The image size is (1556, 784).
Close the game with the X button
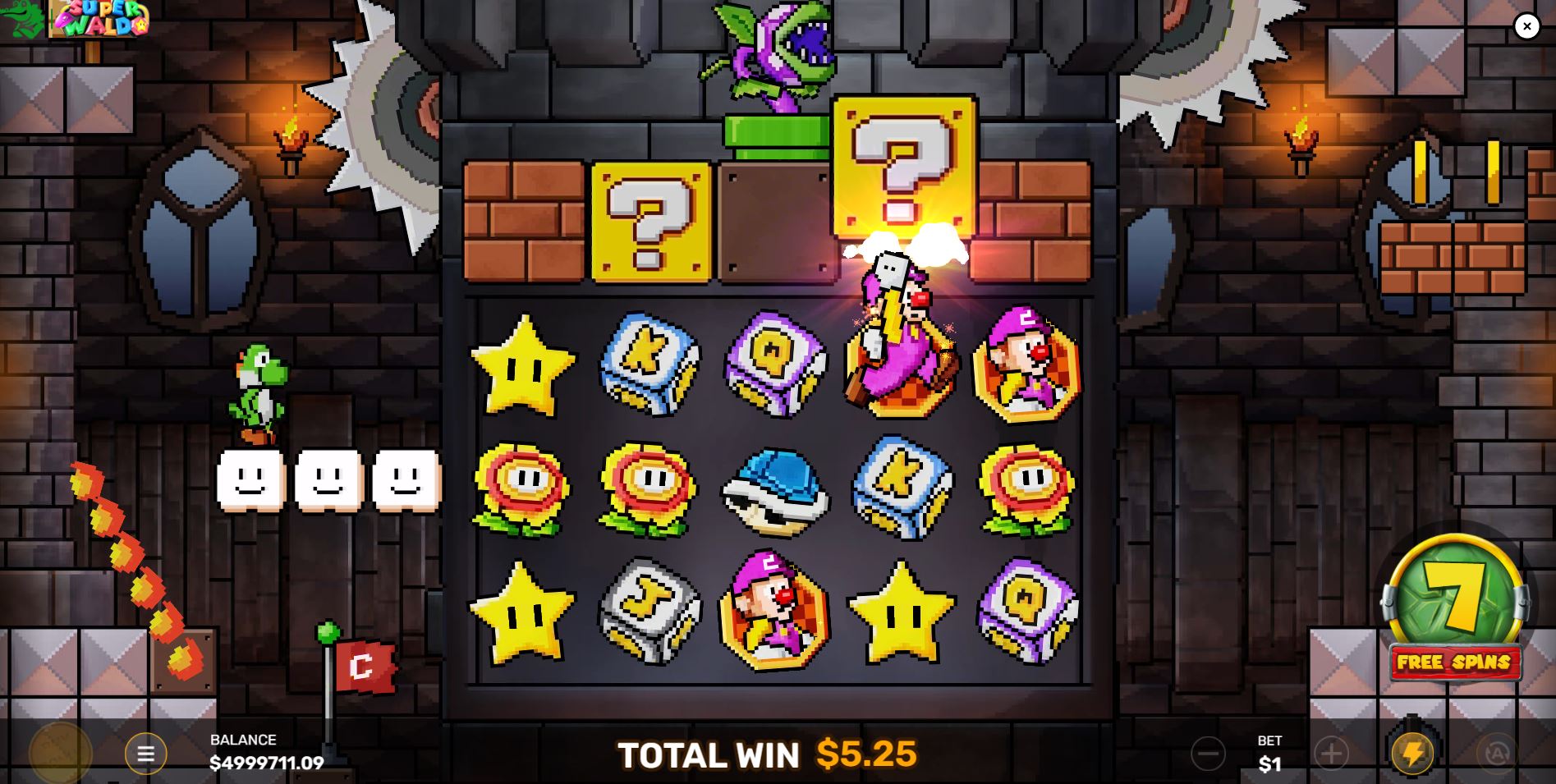[1526, 26]
